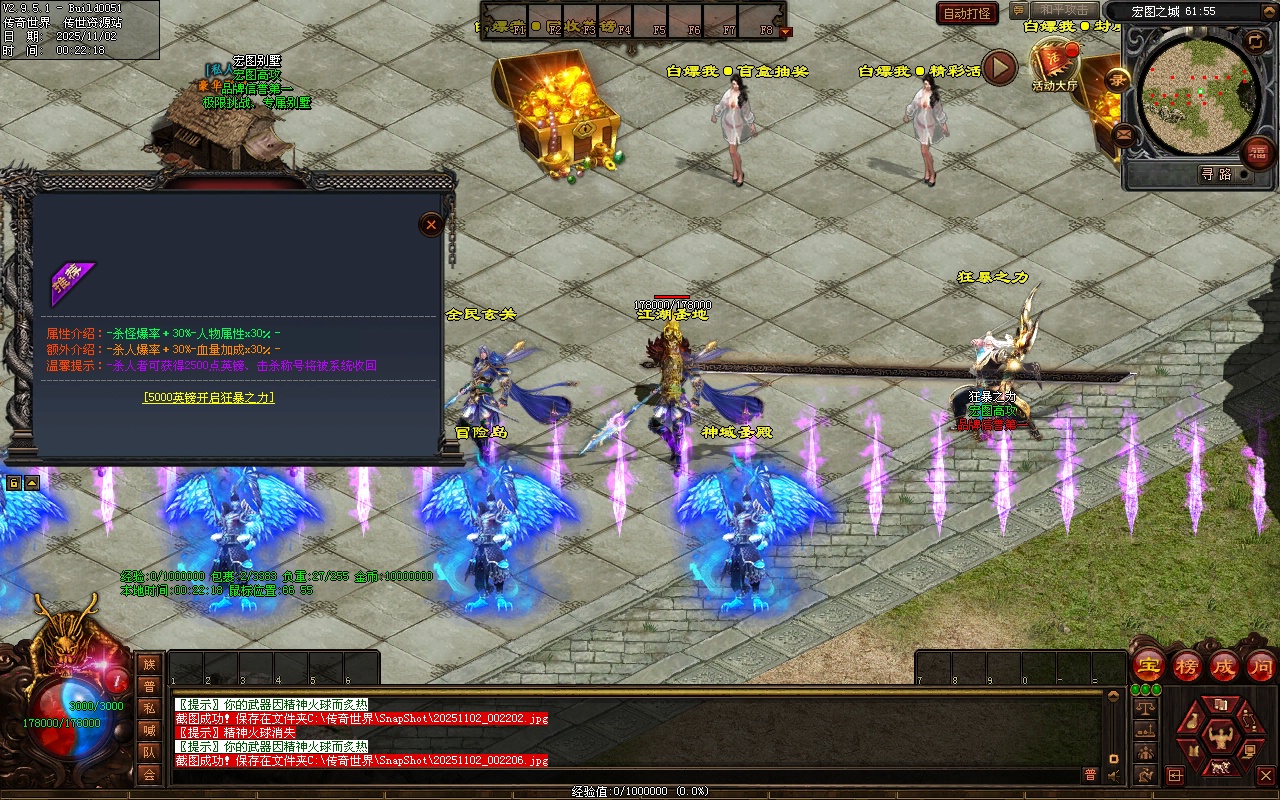Click the 5000英镑开启狂暴之力 link

208,397
